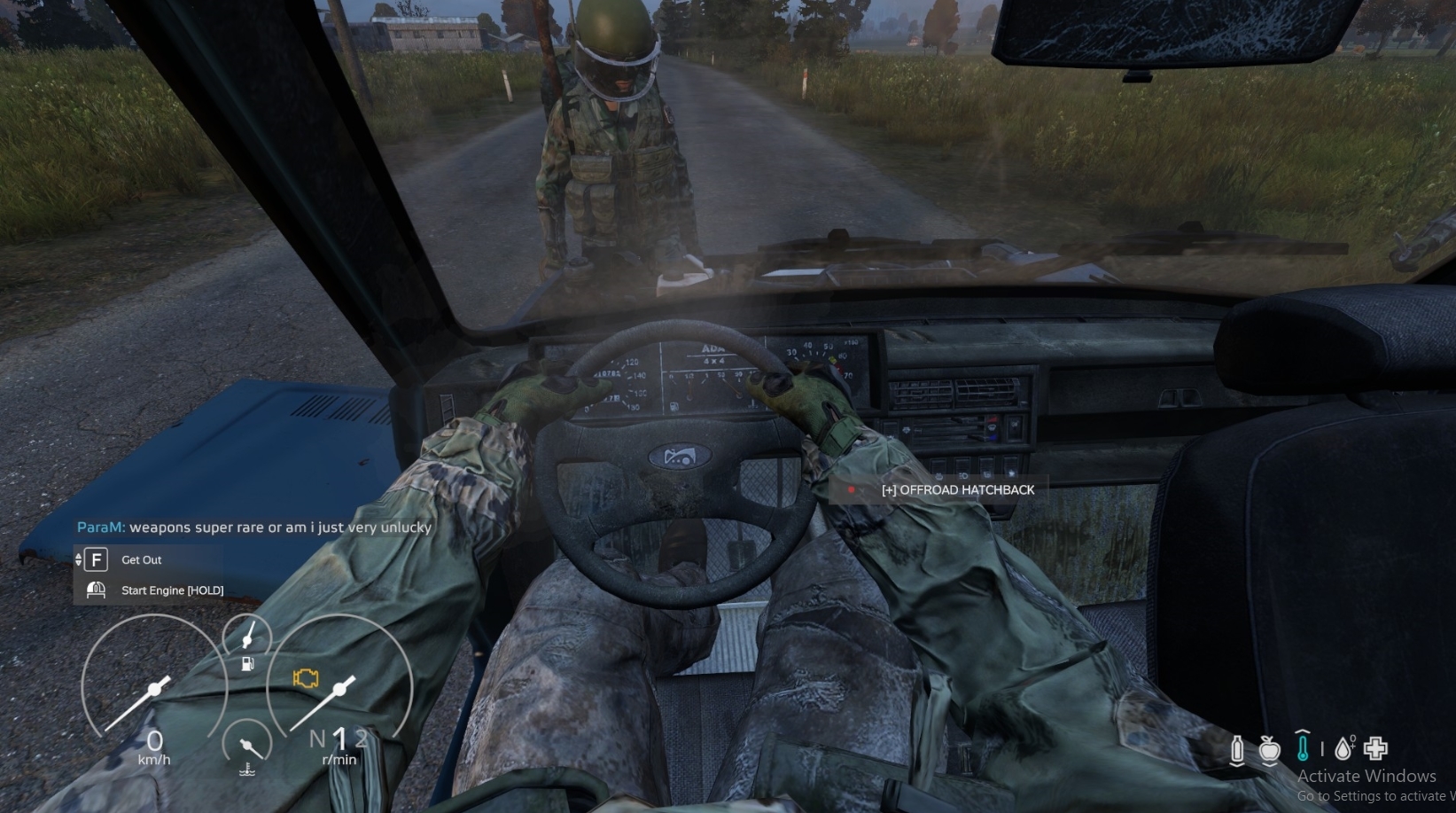Toggle the F keybind indicator box

[95, 560]
